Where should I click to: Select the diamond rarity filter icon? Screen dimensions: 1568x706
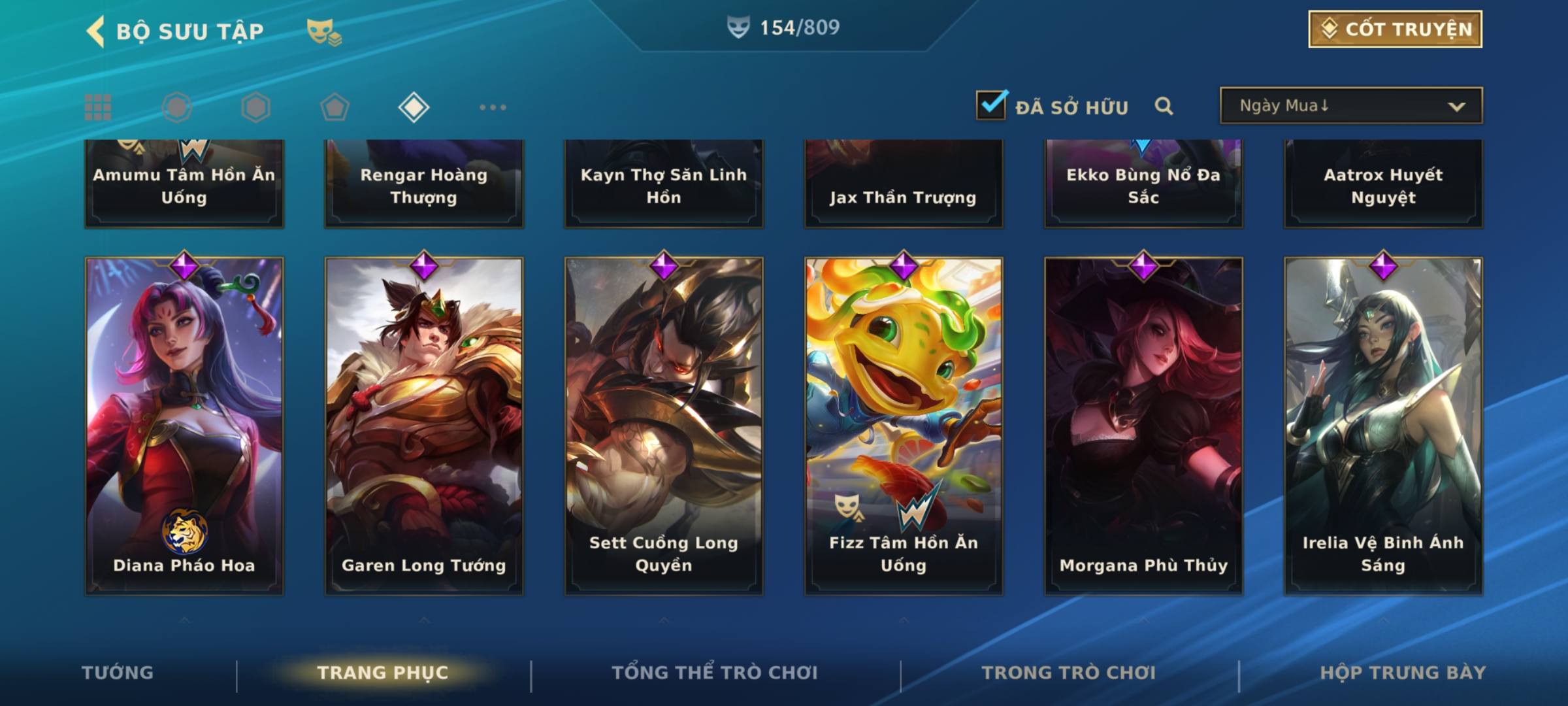(414, 107)
